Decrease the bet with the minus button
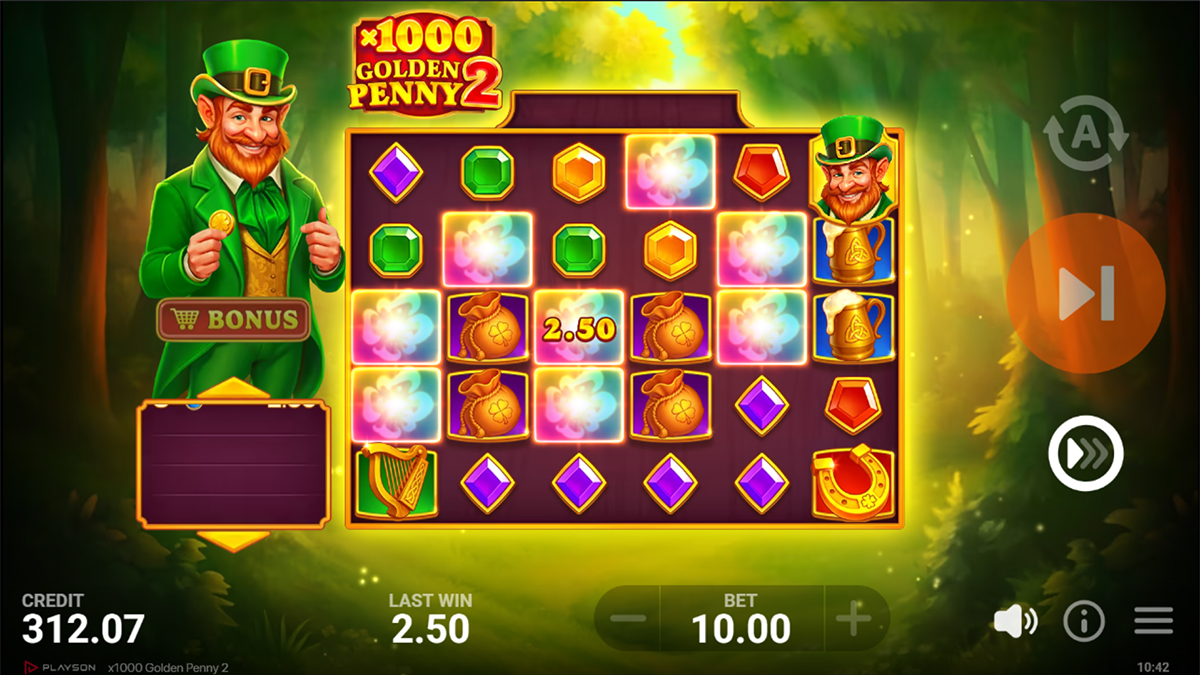The height and width of the screenshot is (675, 1200). click(x=628, y=620)
